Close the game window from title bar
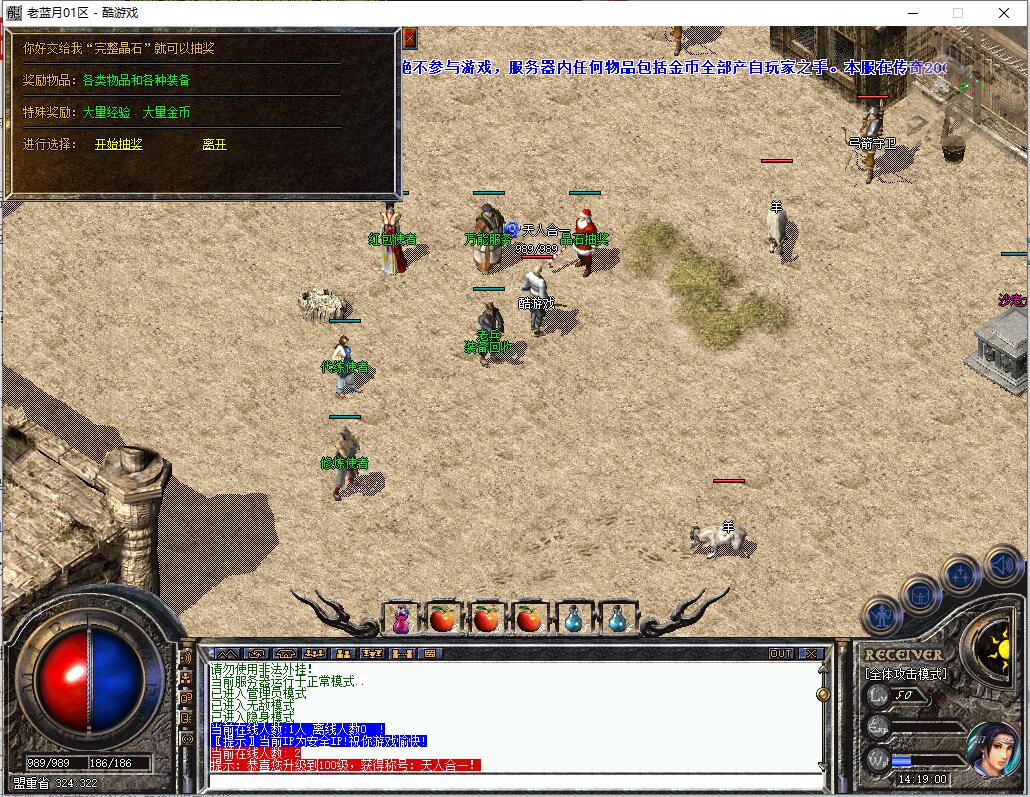Screen dimensions: 1030x797 1004,13
